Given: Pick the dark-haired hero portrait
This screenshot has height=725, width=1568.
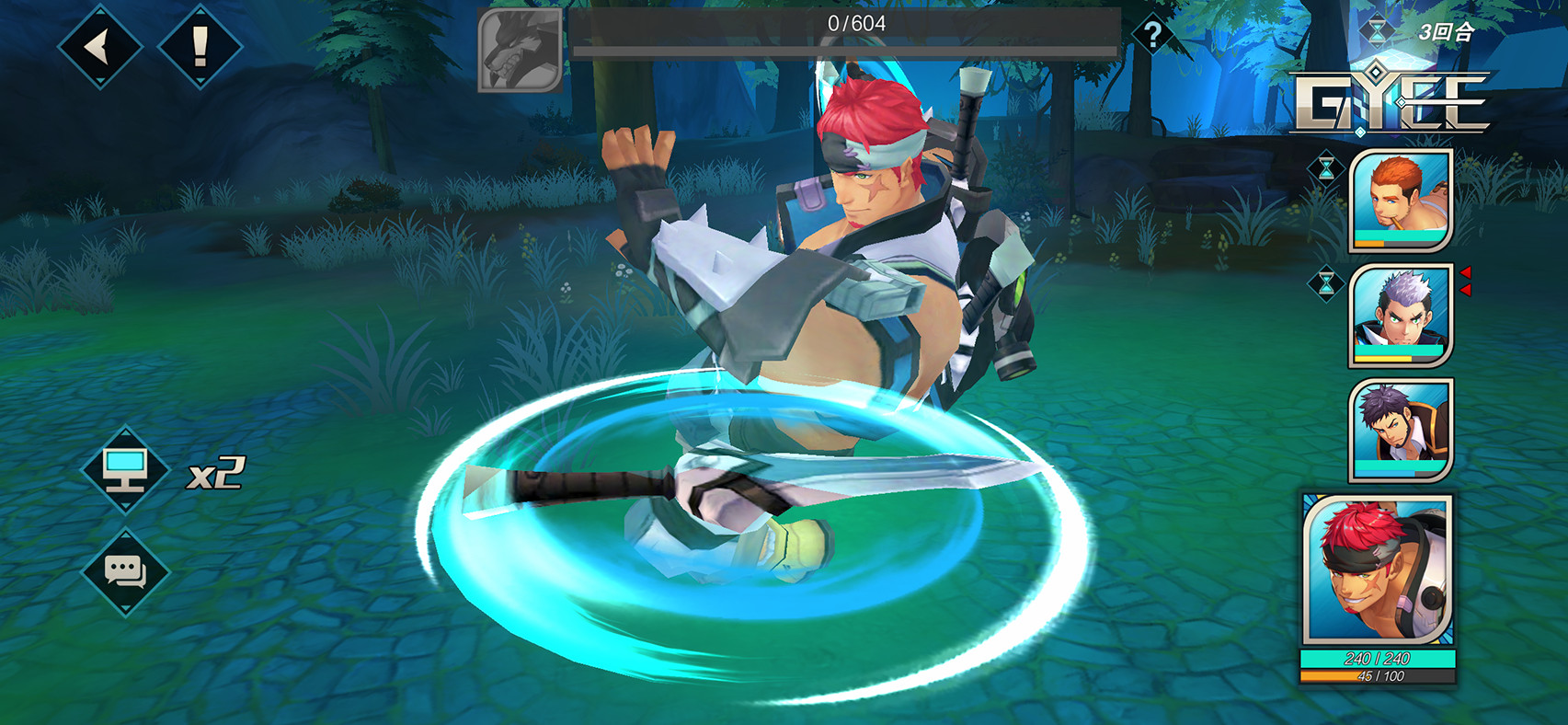Looking at the screenshot, I should (1400, 429).
